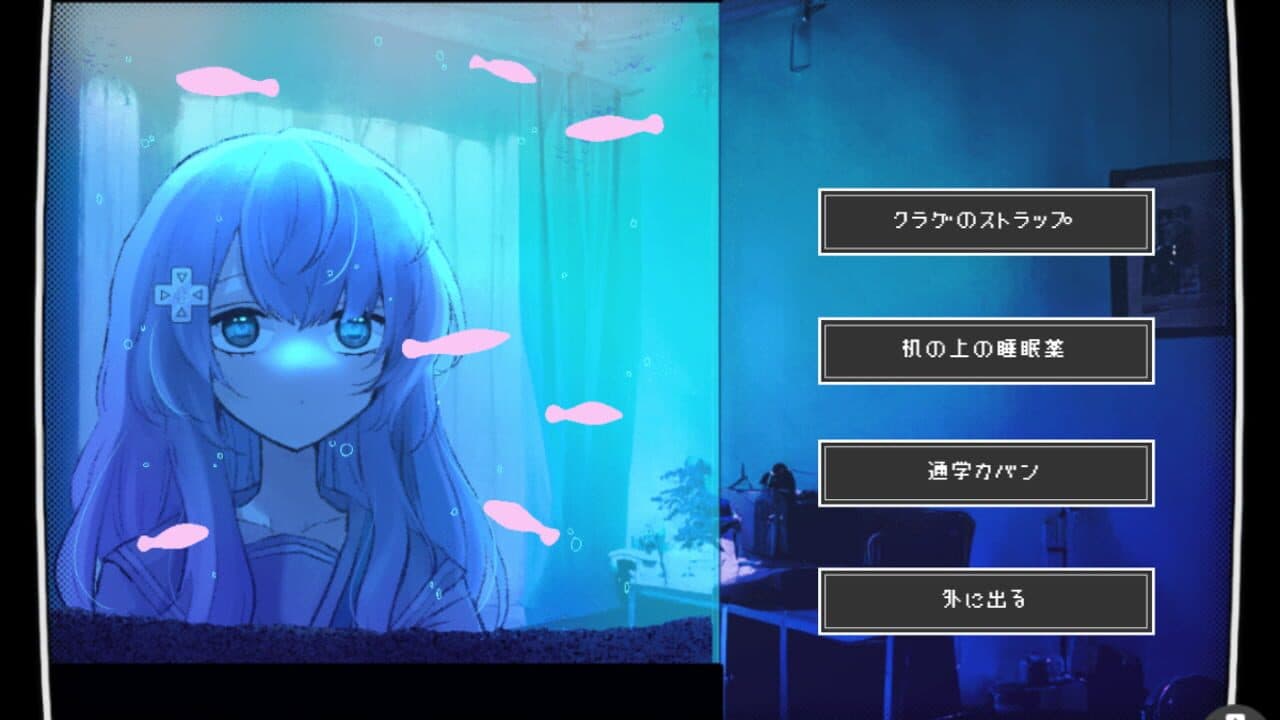1280x720 pixels.
Task: Click the "通学カバン" option
Action: click(985, 471)
